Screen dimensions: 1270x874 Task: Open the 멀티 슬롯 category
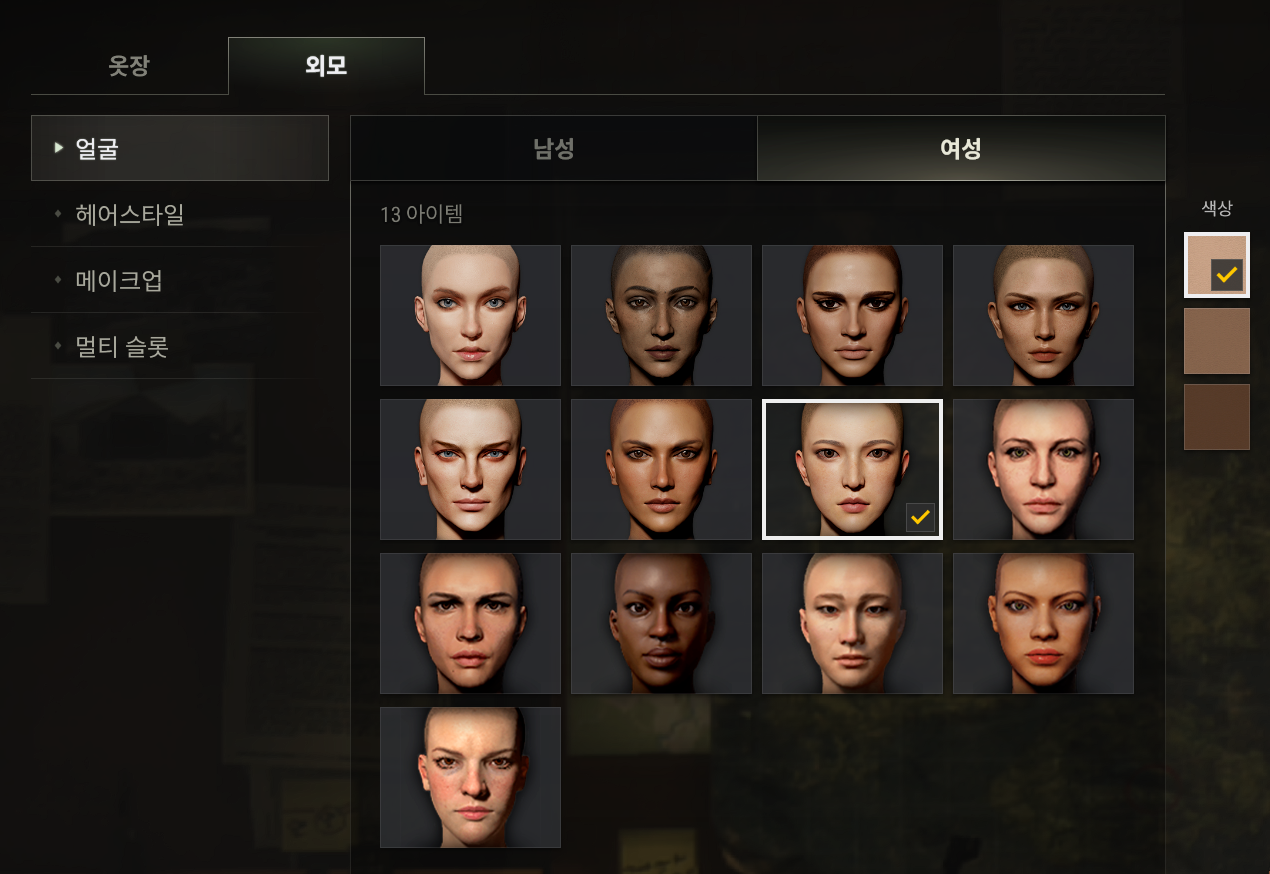click(x=180, y=346)
